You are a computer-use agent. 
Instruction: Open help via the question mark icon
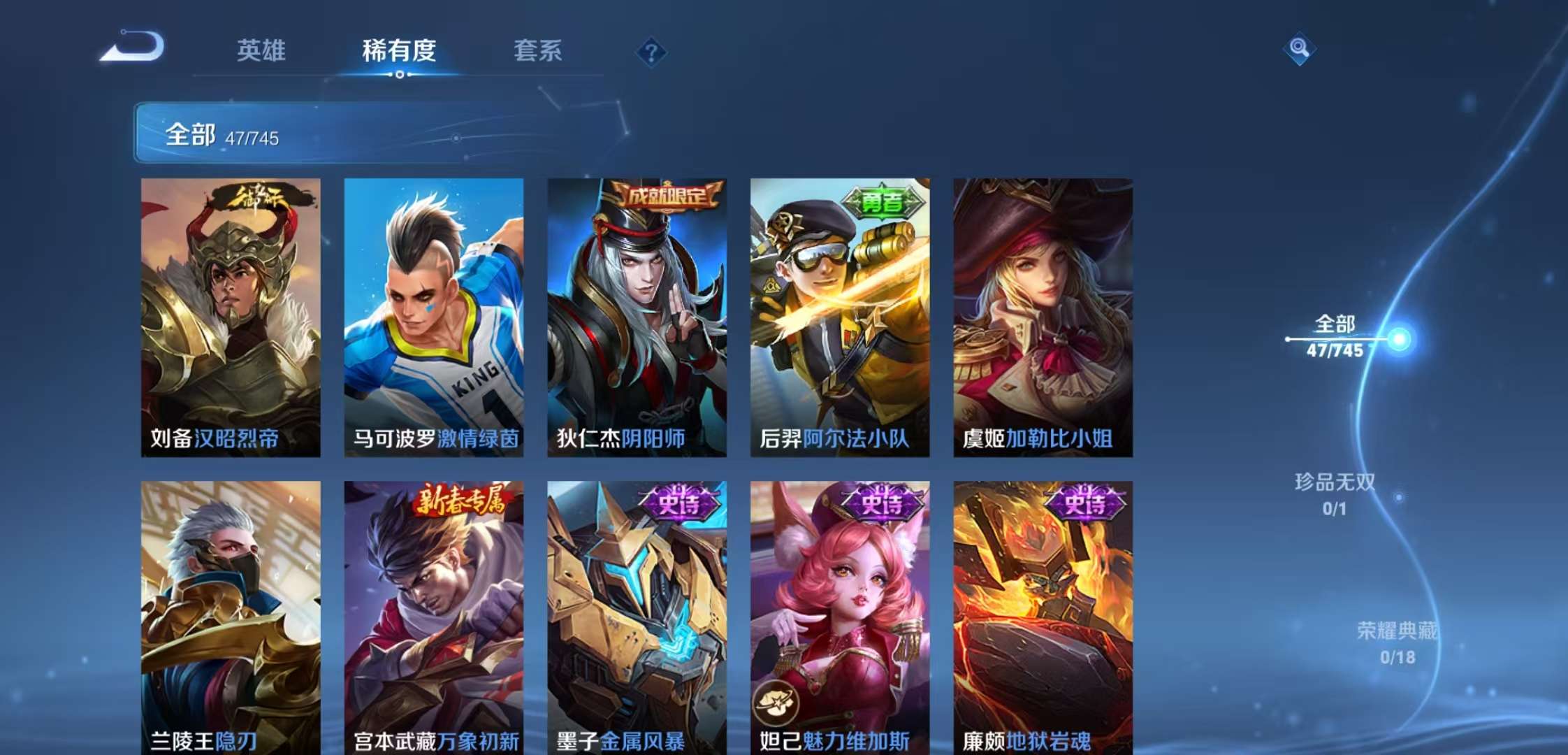(650, 52)
